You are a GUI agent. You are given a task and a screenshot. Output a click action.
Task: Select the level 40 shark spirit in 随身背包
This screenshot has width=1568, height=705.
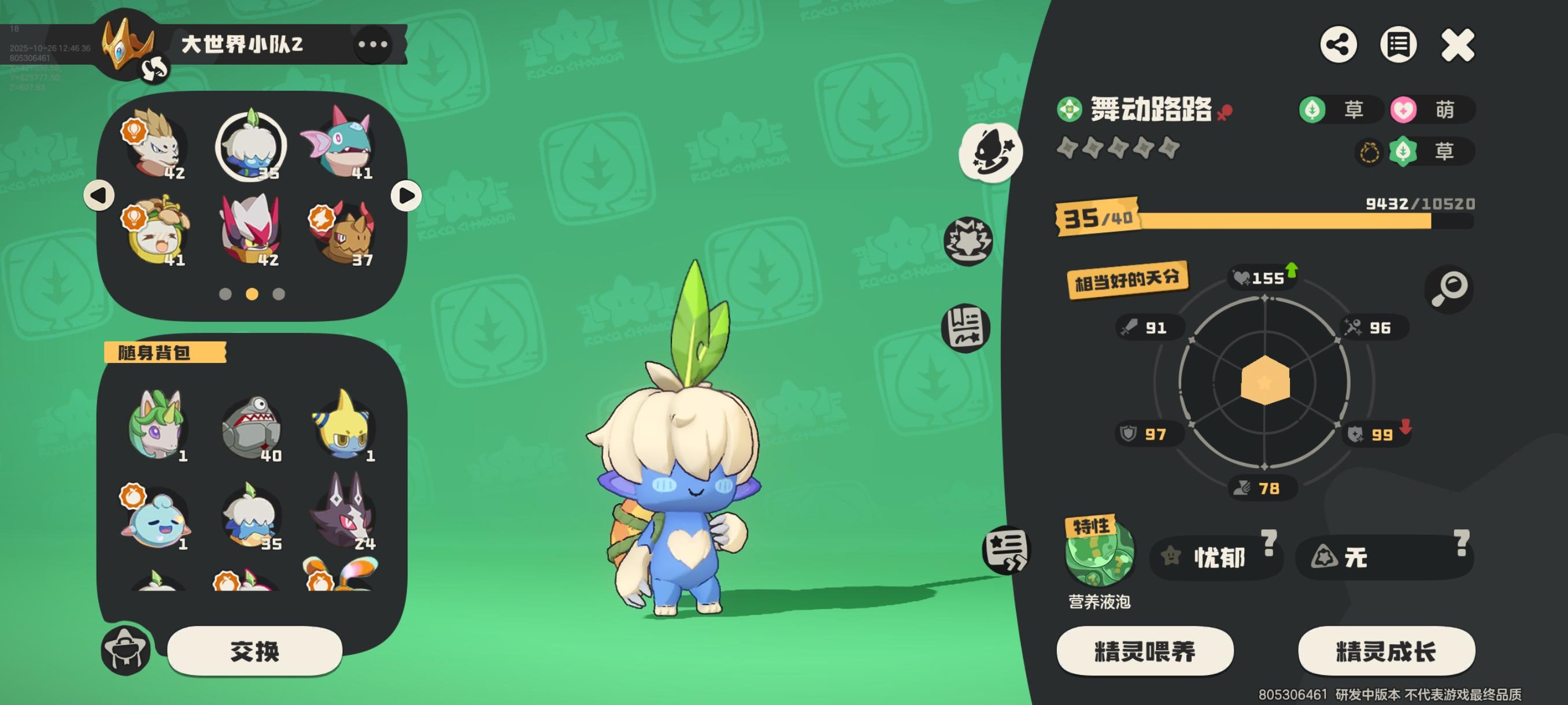(252, 426)
